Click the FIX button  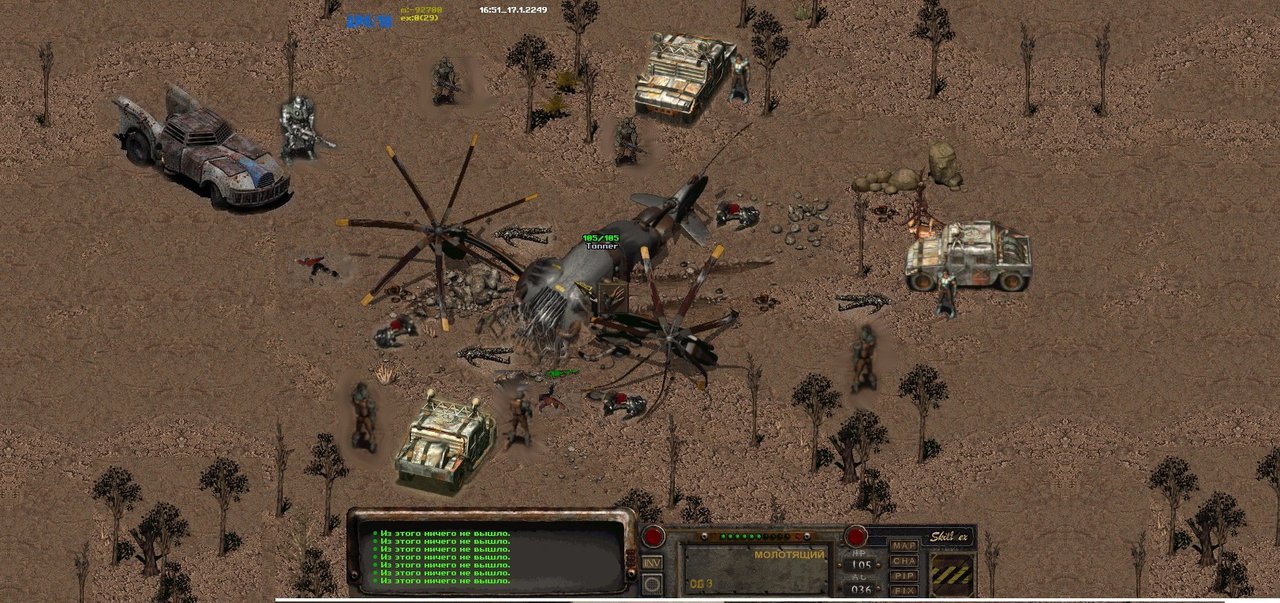pyautogui.click(x=903, y=591)
